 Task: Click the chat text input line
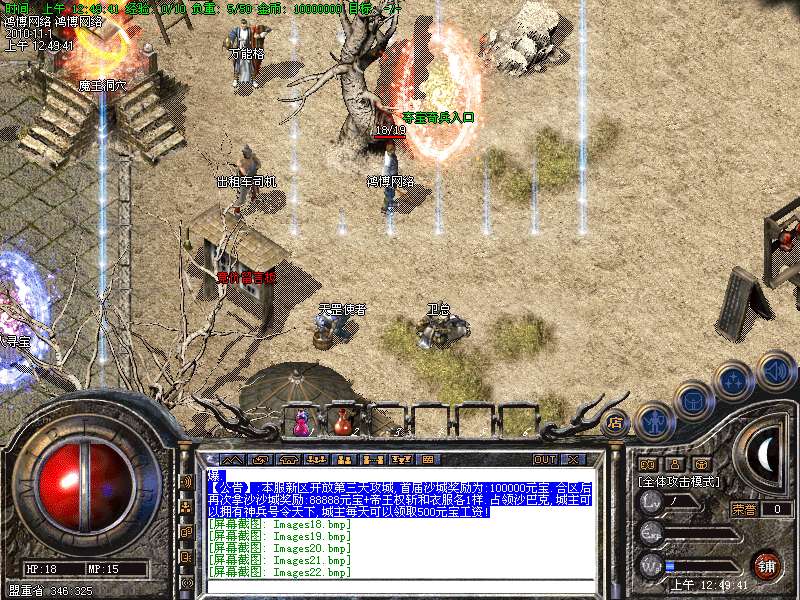click(x=400, y=476)
